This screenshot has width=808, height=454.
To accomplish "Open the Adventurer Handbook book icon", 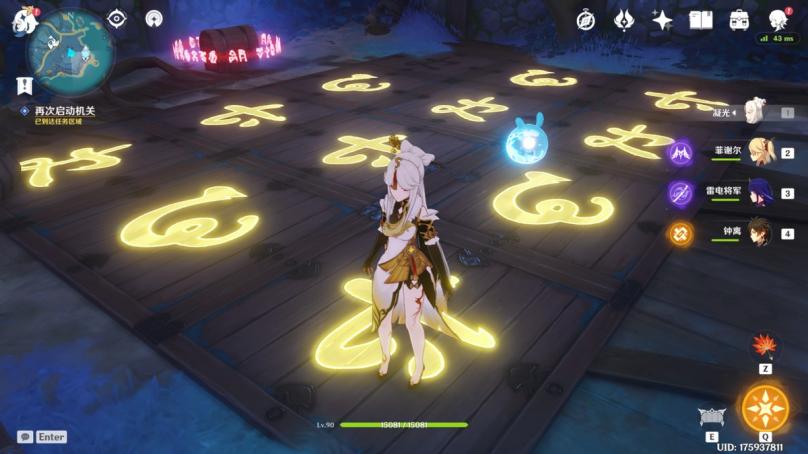I will (700, 19).
